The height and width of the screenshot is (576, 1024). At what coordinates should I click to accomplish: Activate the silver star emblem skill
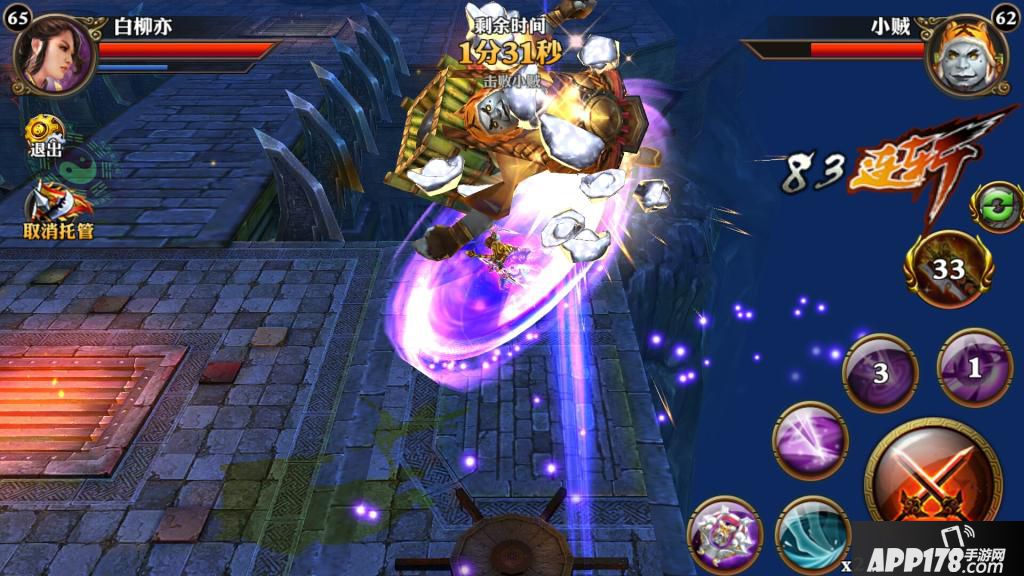(725, 534)
